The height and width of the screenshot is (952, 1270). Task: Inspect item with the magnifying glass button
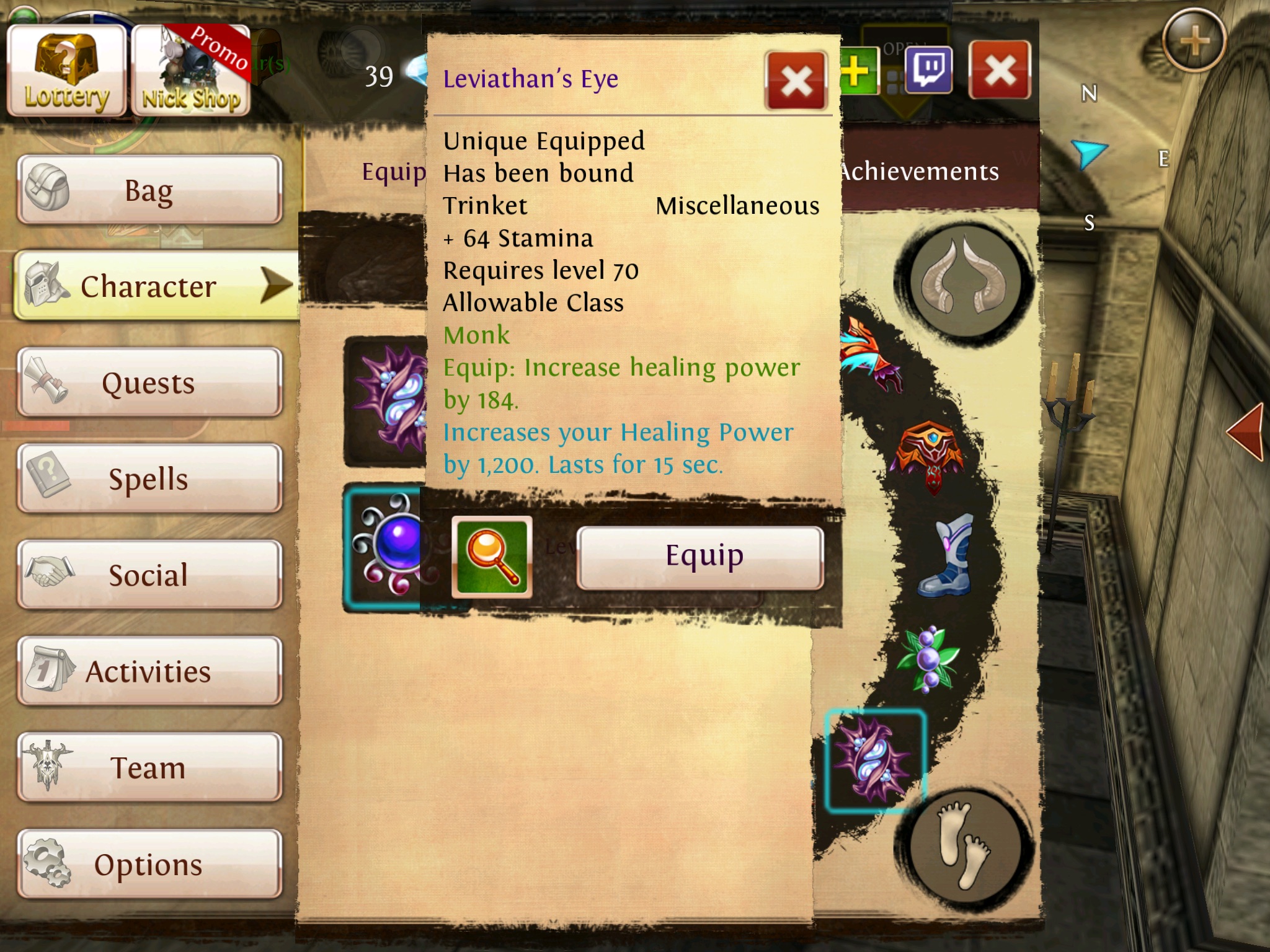tap(492, 557)
